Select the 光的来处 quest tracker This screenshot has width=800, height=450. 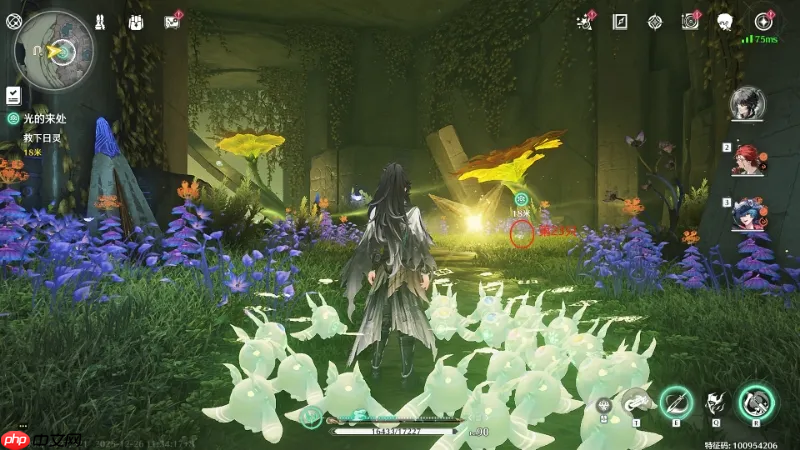42,119
